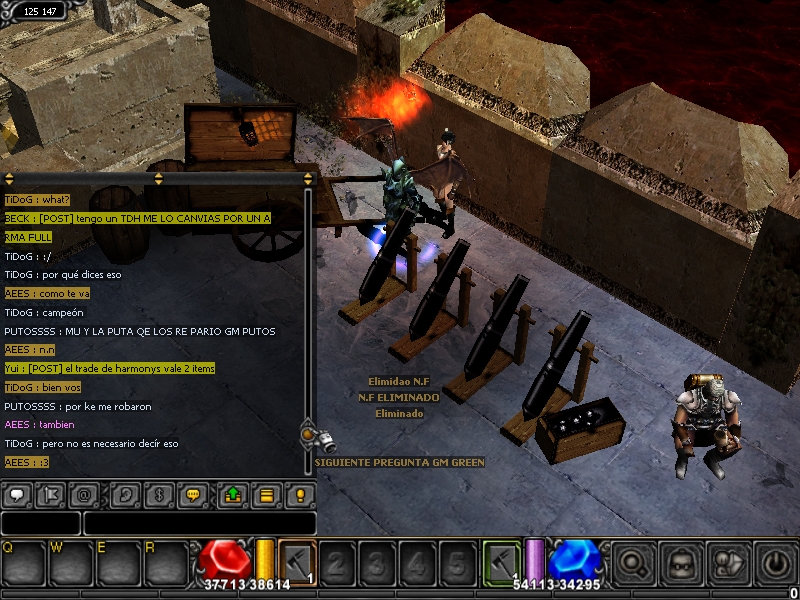The height and width of the screenshot is (600, 800).
Task: Click the short whisper target name field
Action: (x=40, y=523)
